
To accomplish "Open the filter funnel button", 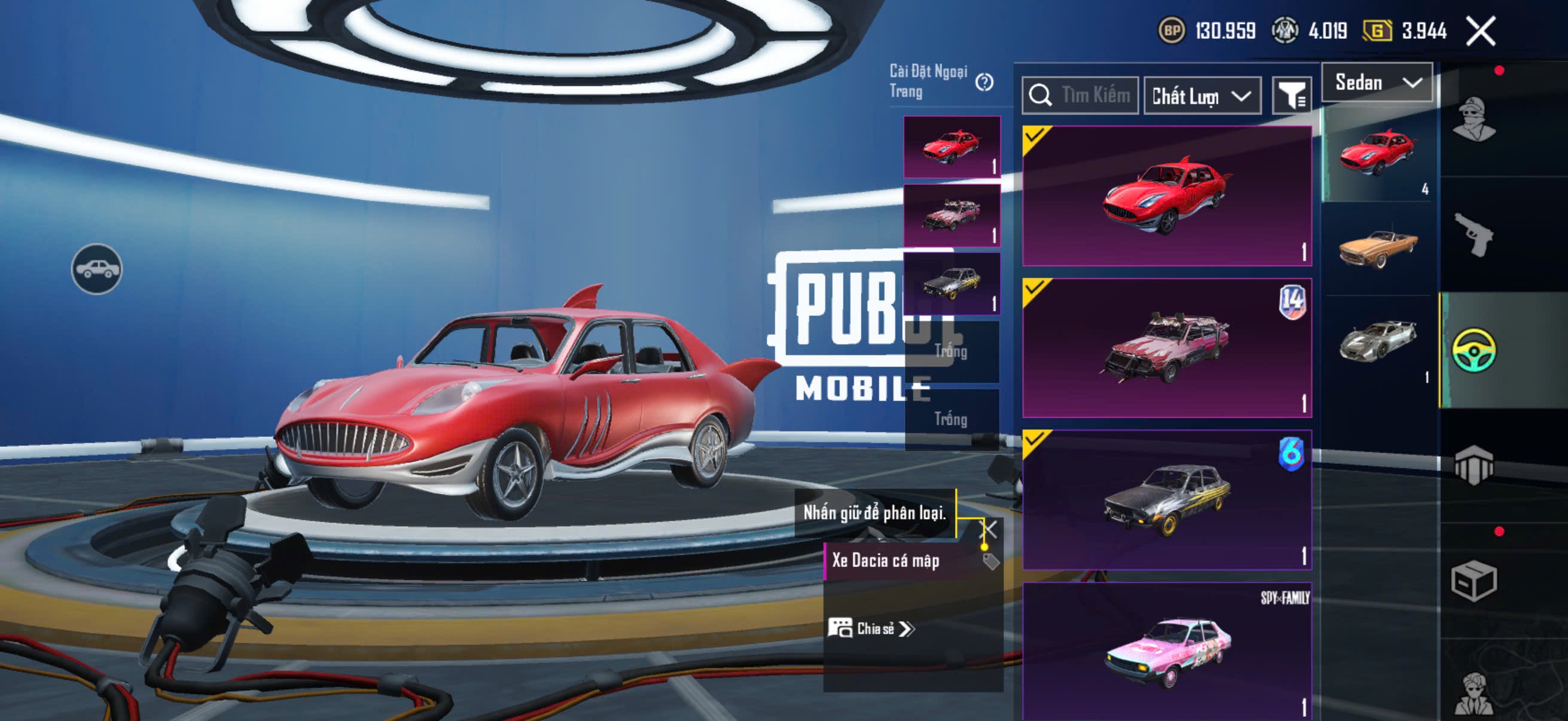I will pos(1291,96).
